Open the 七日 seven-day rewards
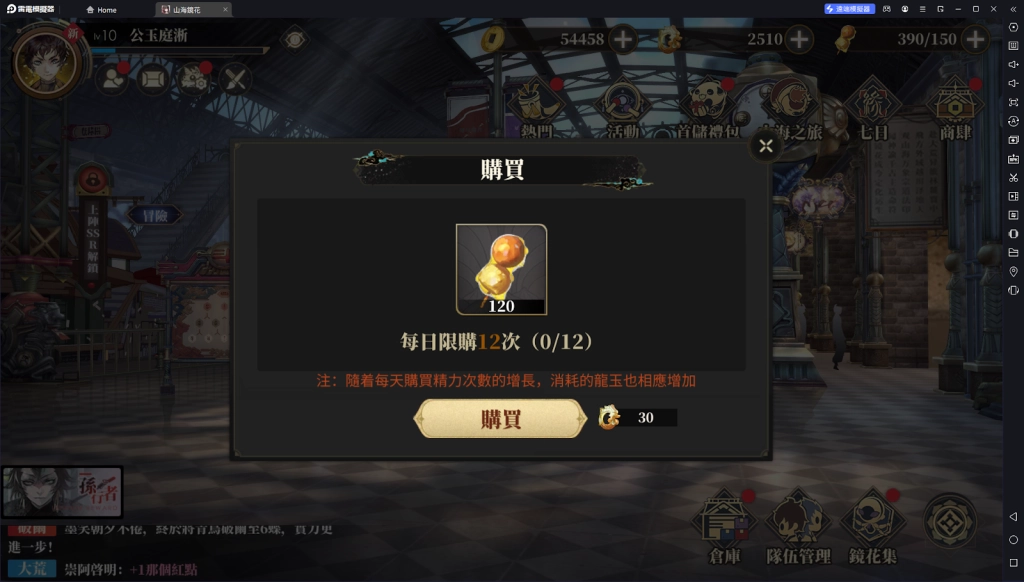1024x582 pixels. (x=873, y=107)
